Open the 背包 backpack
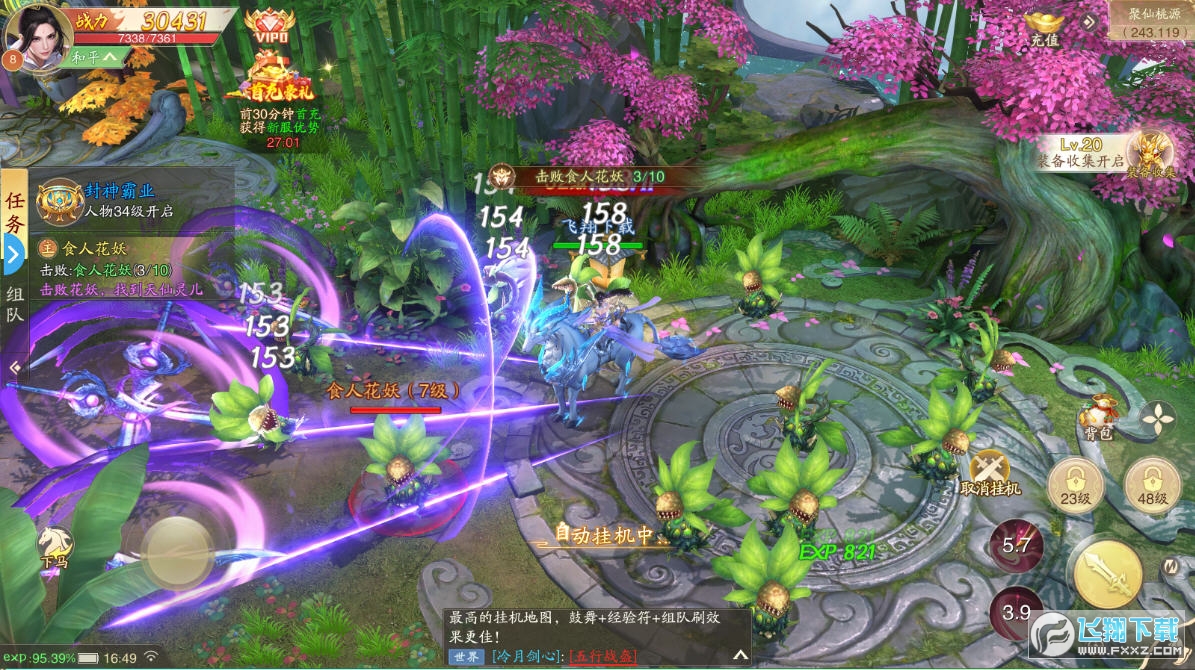The height and width of the screenshot is (670, 1195). [1098, 417]
